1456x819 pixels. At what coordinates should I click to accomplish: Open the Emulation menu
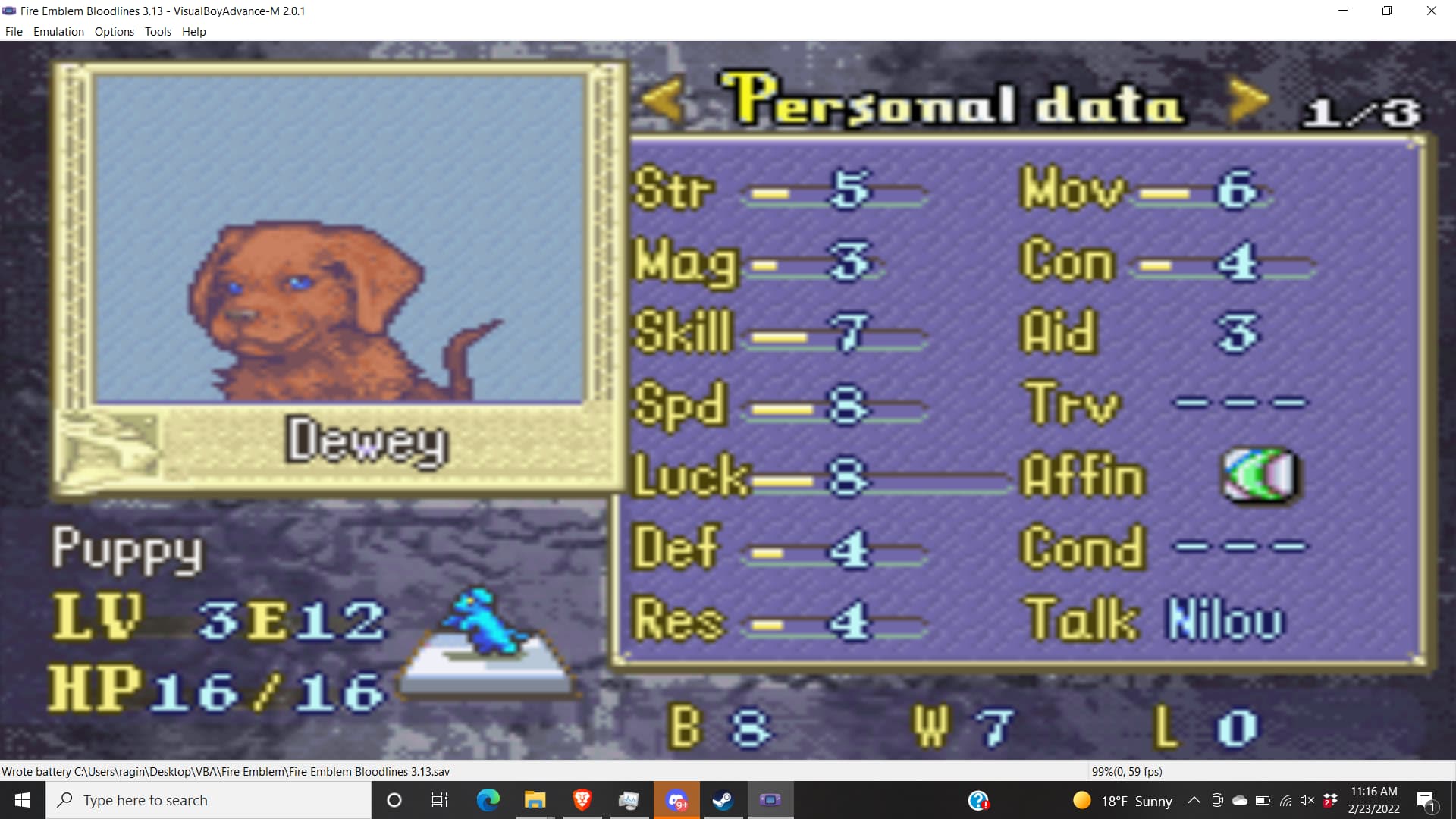pyautogui.click(x=58, y=32)
